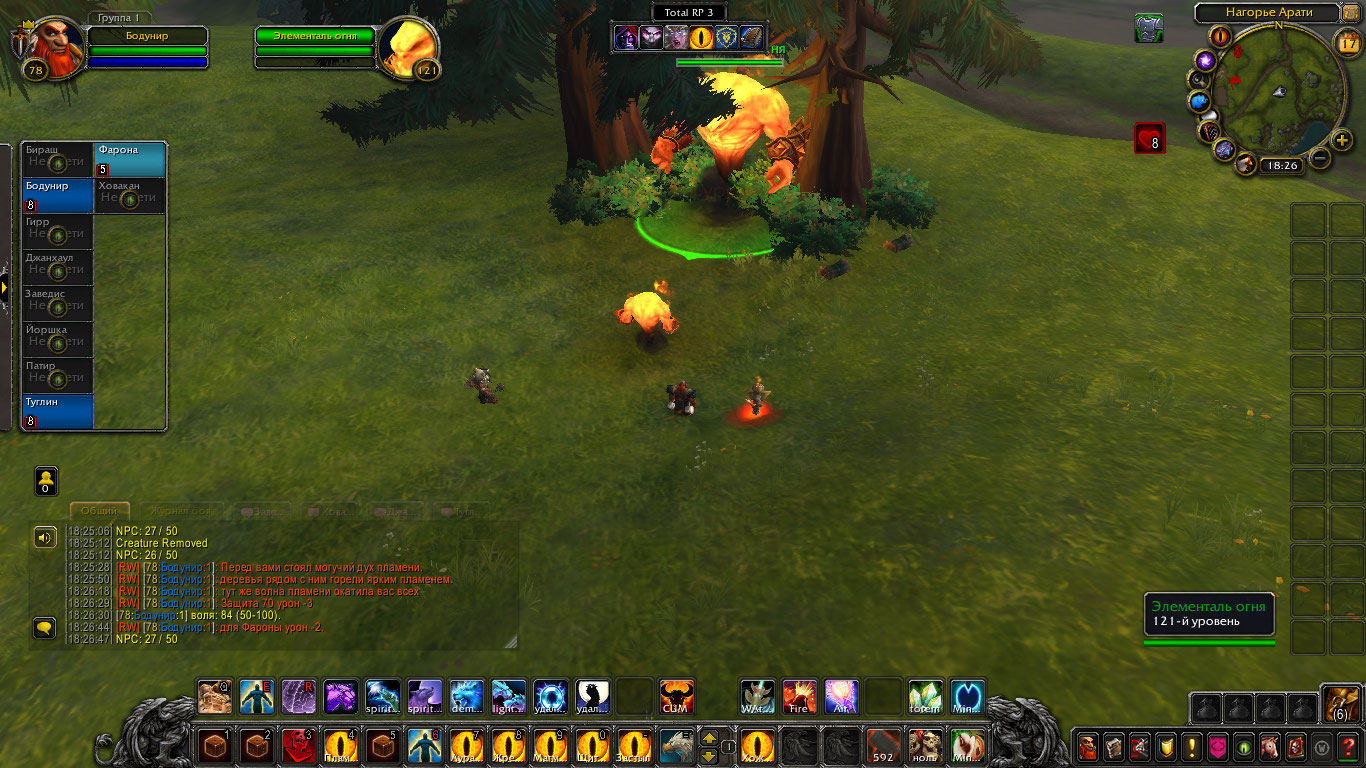Image resolution: width=1366 pixels, height=768 pixels.
Task: Select the fire elemental target portrait
Action: (x=409, y=47)
